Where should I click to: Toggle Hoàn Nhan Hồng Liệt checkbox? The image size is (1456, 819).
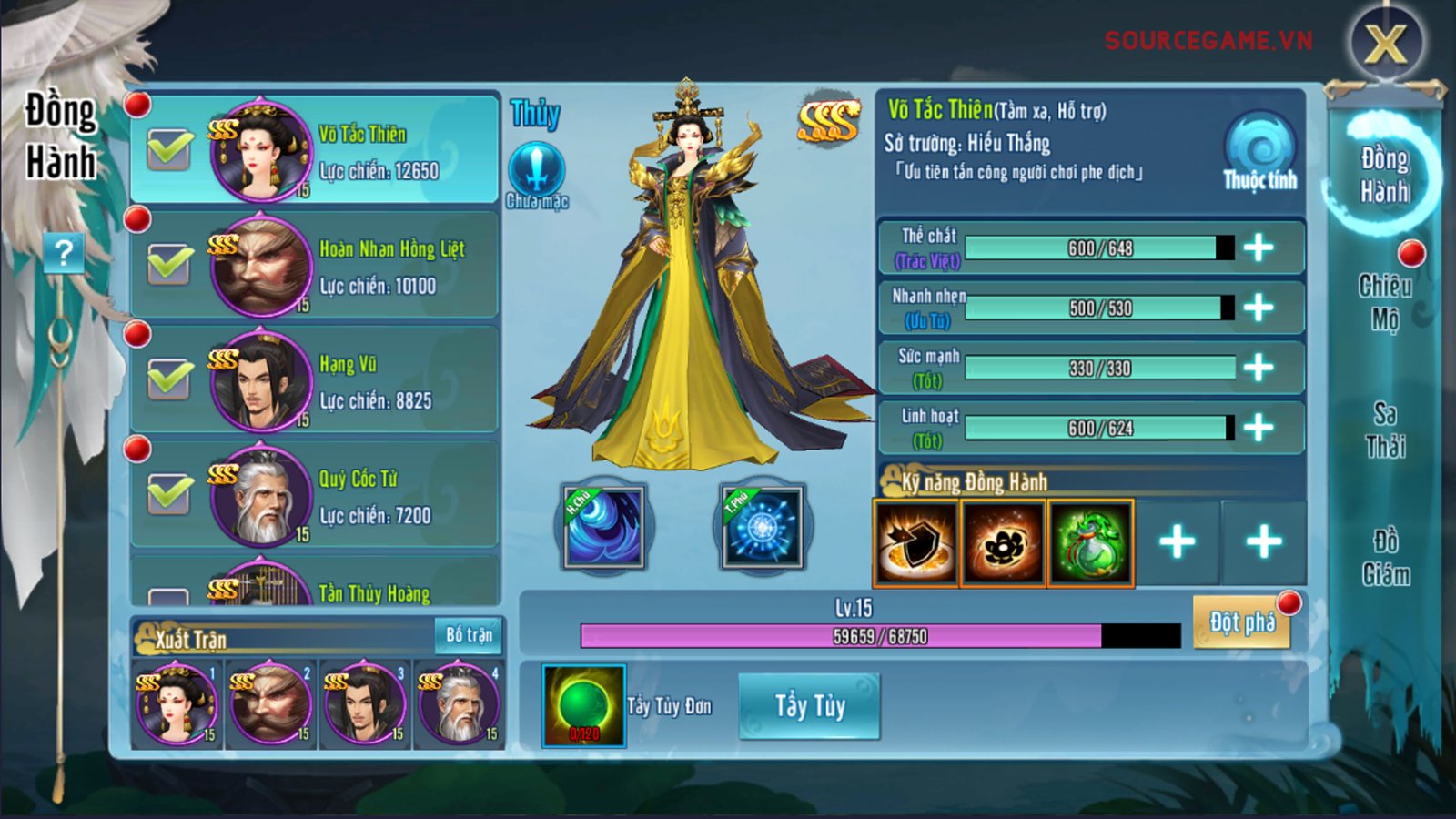click(170, 265)
